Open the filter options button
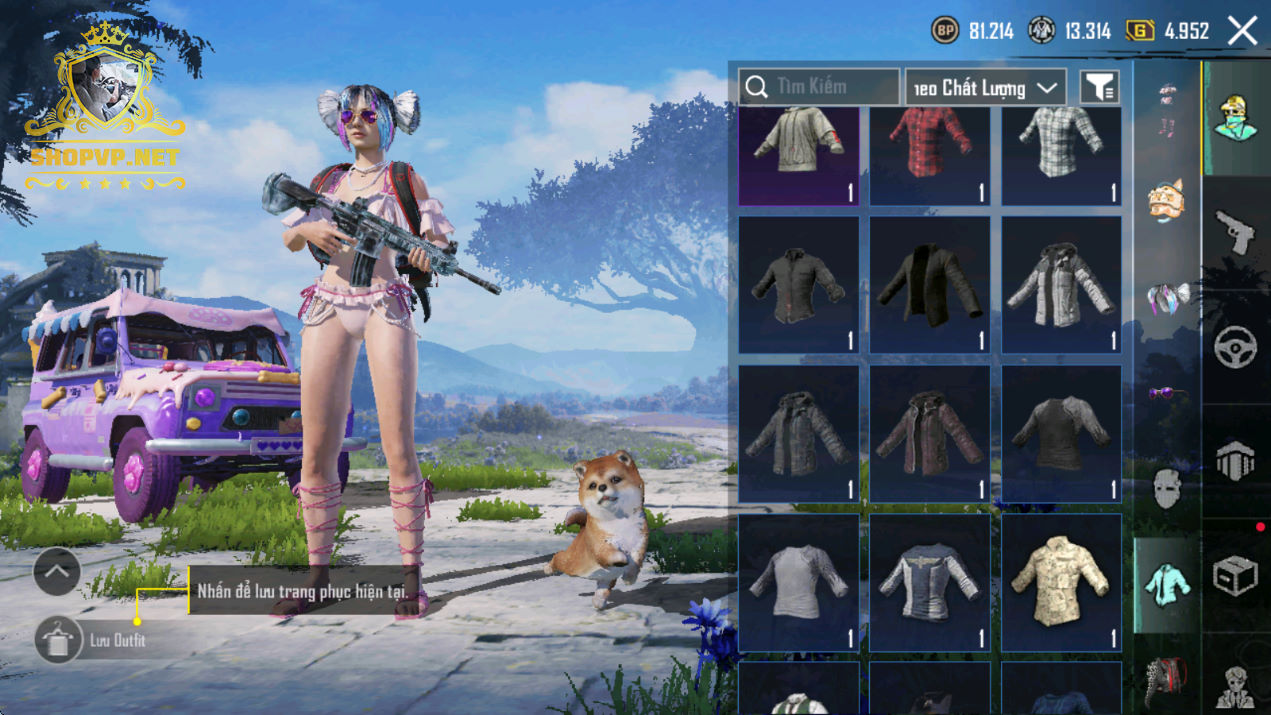The image size is (1271, 715). (1099, 88)
